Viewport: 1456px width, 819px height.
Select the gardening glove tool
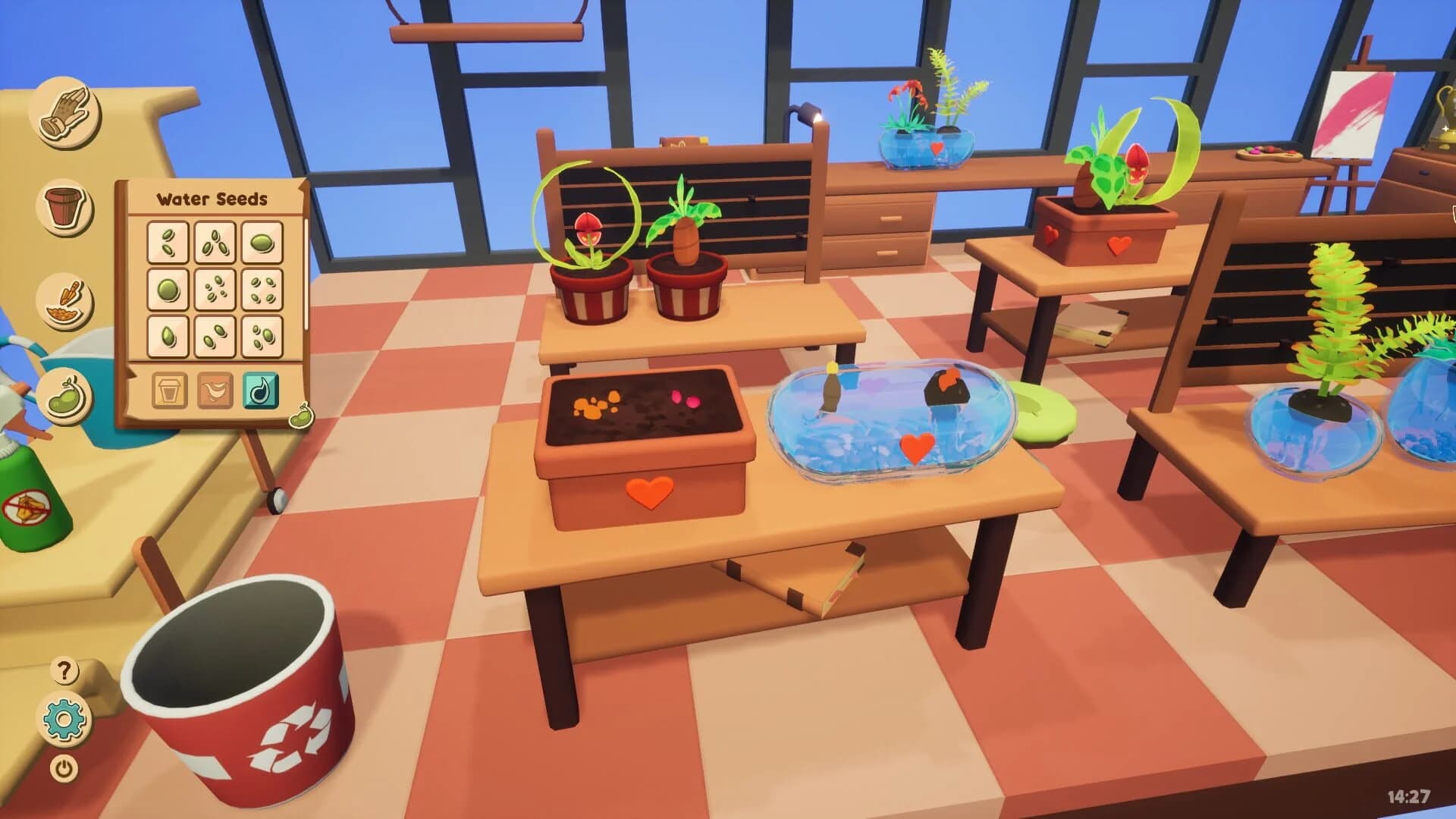point(67,114)
